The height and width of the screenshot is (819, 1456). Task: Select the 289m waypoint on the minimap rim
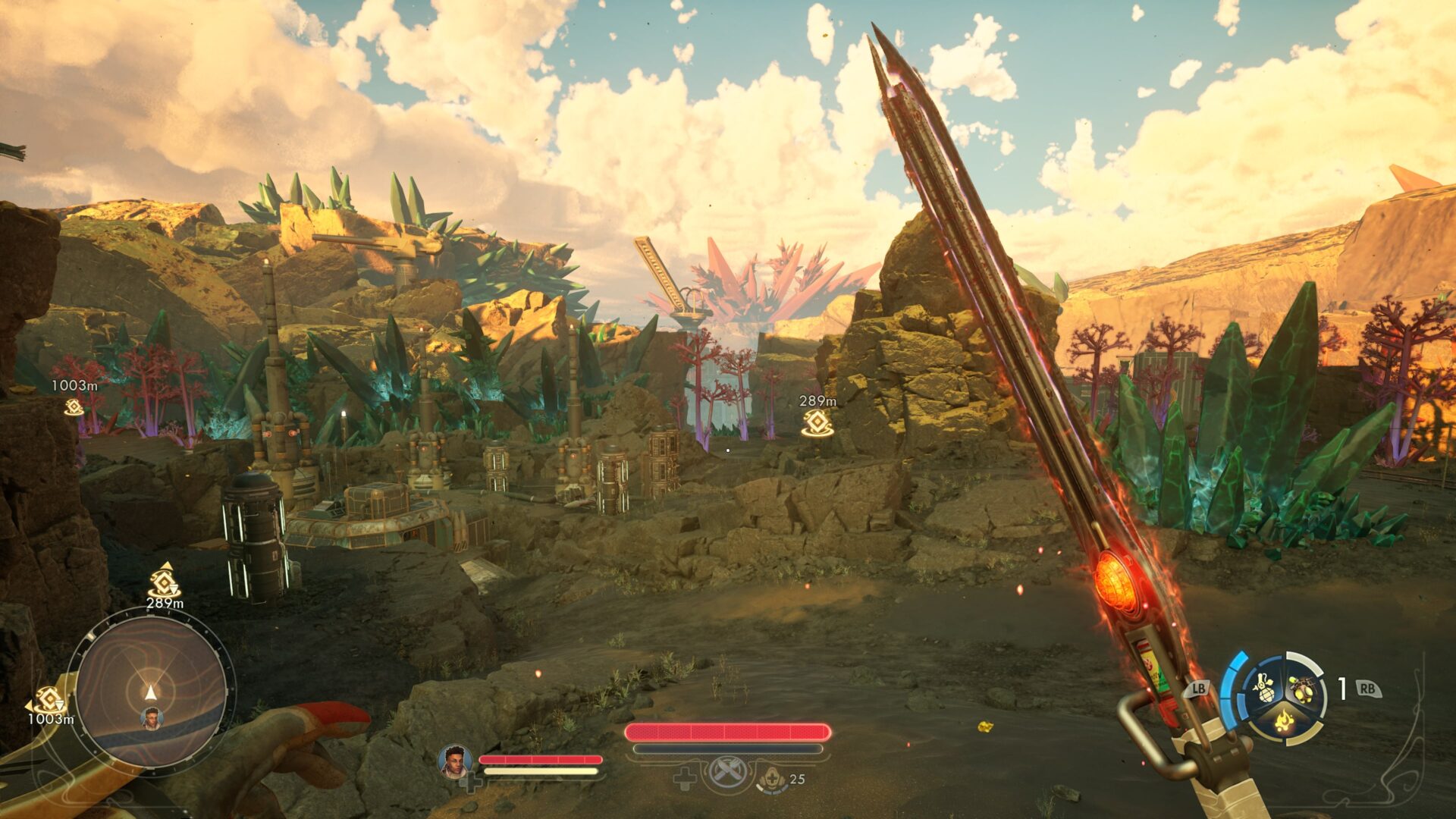click(x=164, y=584)
